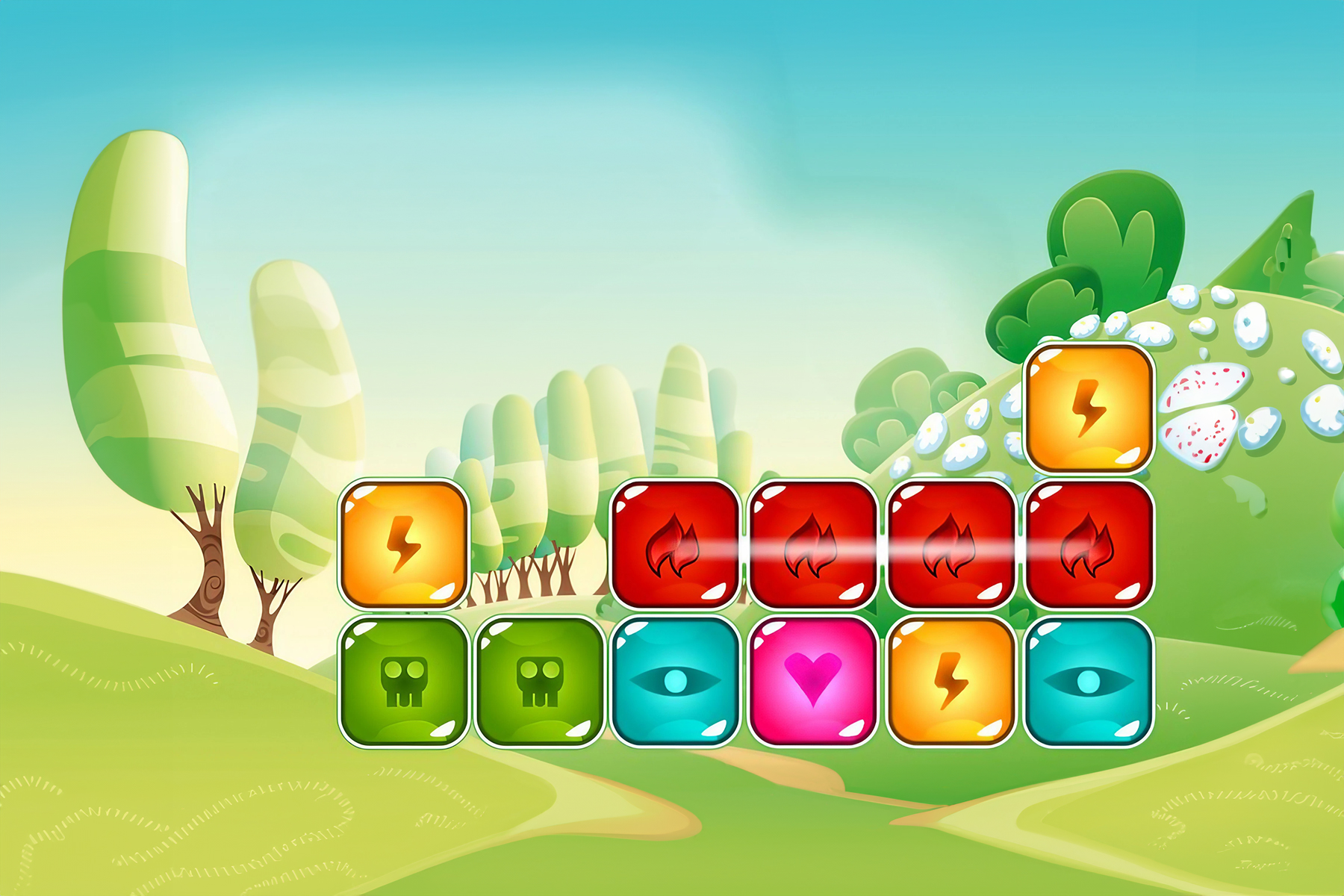Tap the lightning tile stacked on the flame row
1344x896 pixels.
click(1089, 408)
